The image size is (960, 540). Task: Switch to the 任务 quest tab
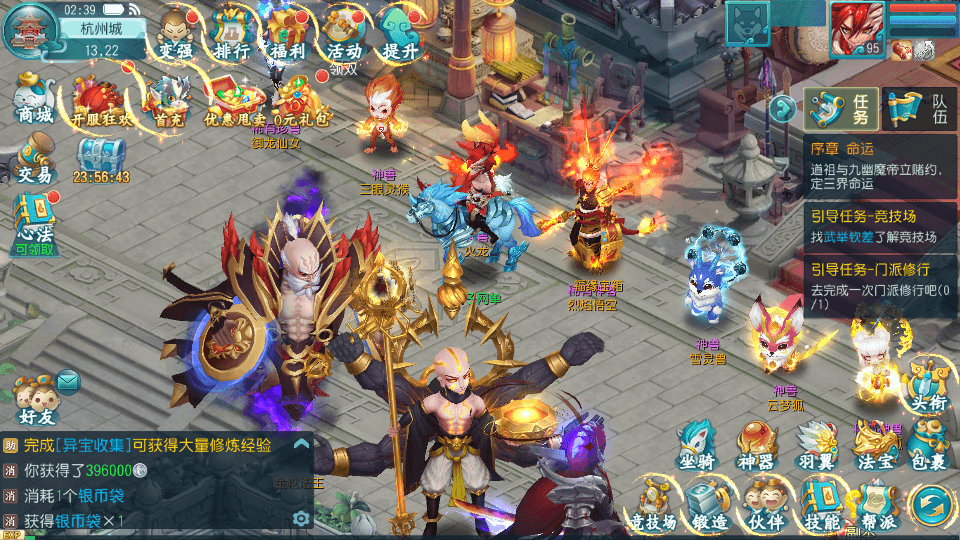842,109
